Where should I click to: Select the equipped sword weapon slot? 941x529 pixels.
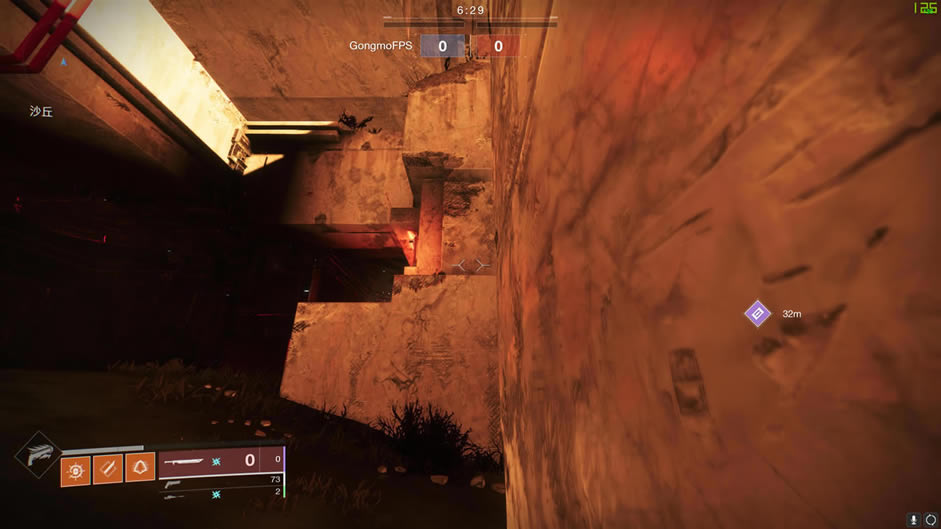(x=220, y=461)
